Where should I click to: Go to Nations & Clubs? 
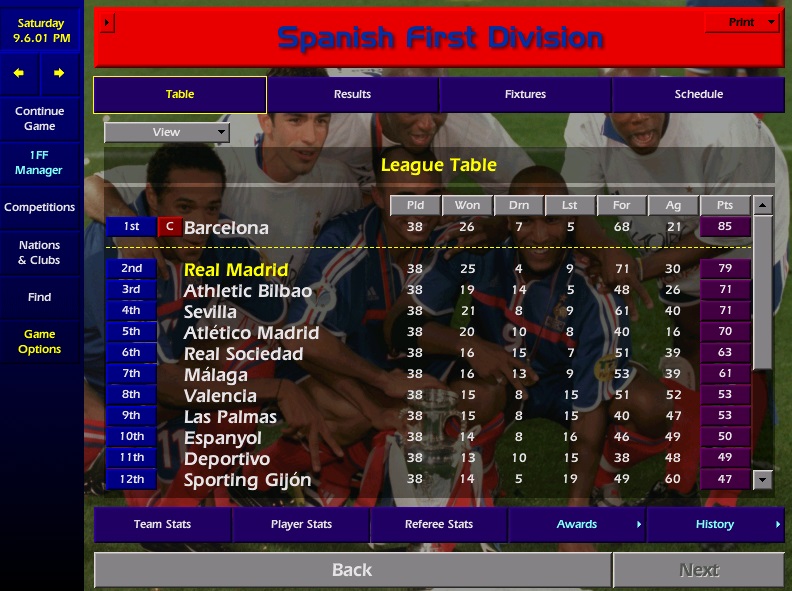[40, 252]
